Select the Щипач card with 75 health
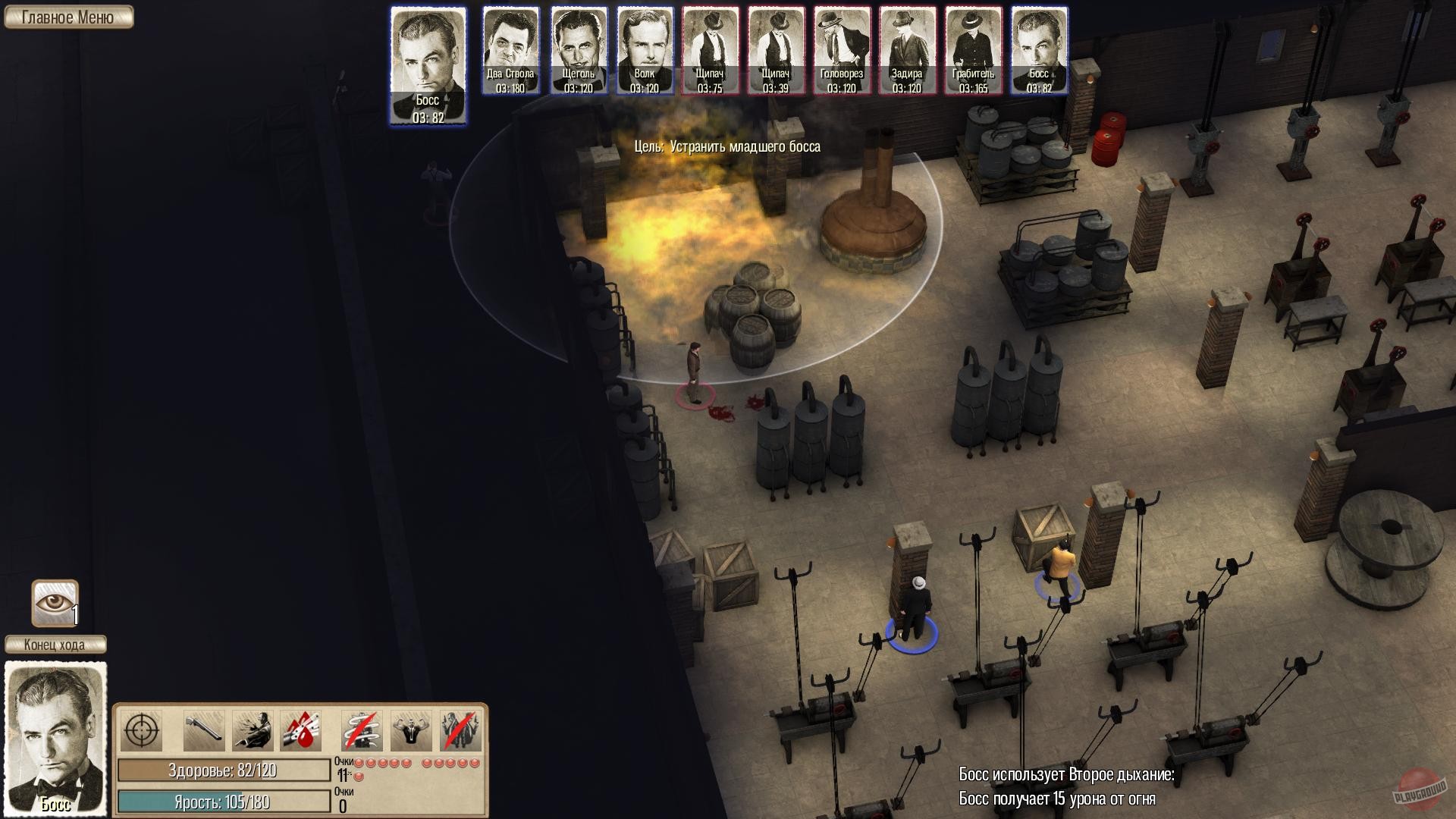 coord(710,51)
